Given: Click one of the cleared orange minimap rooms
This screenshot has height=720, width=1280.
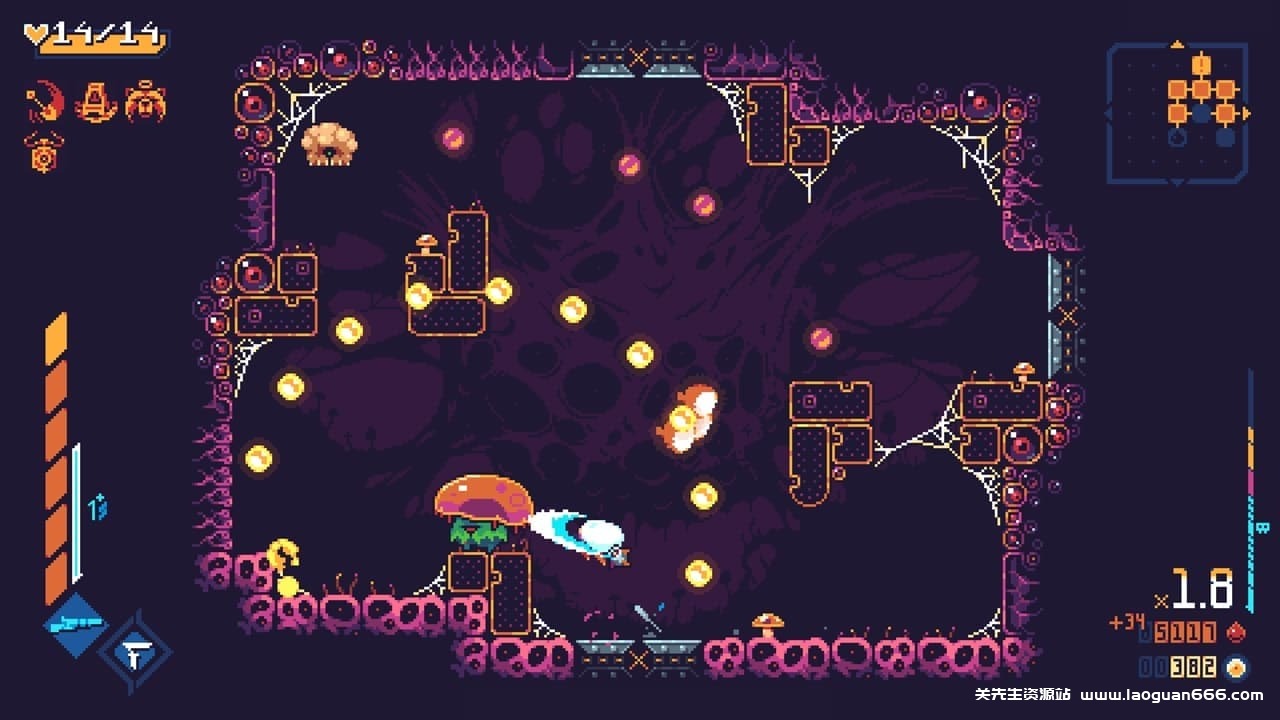Looking at the screenshot, I should 1178,89.
